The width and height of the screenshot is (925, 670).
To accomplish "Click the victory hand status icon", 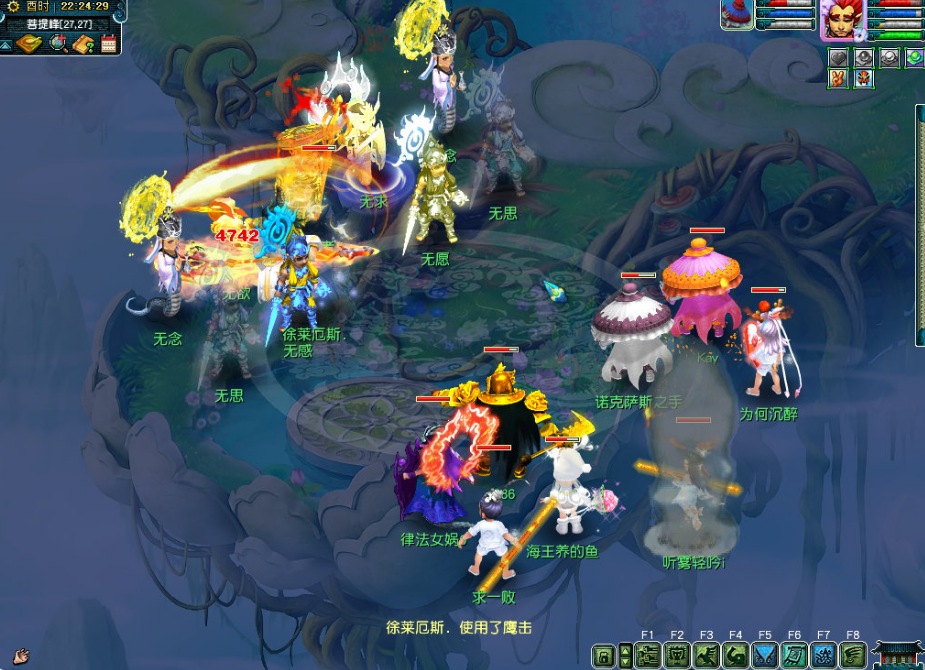I will (838, 79).
